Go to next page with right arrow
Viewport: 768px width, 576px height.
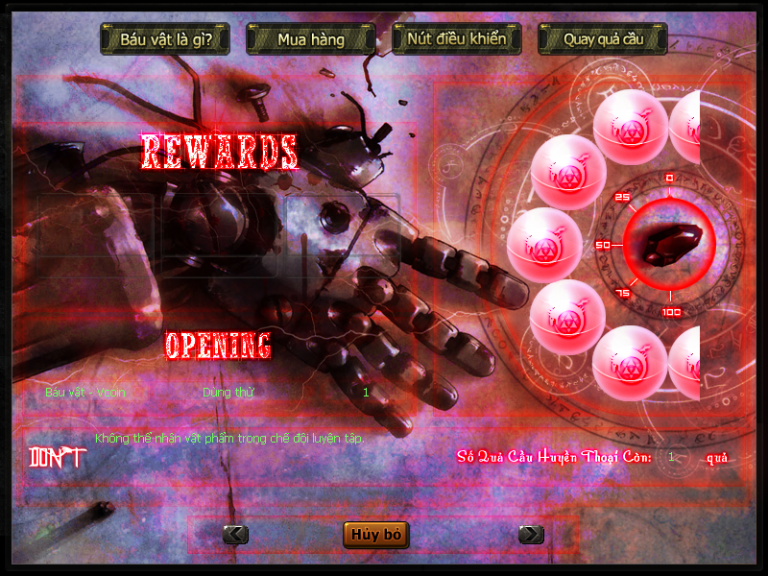[x=531, y=535]
